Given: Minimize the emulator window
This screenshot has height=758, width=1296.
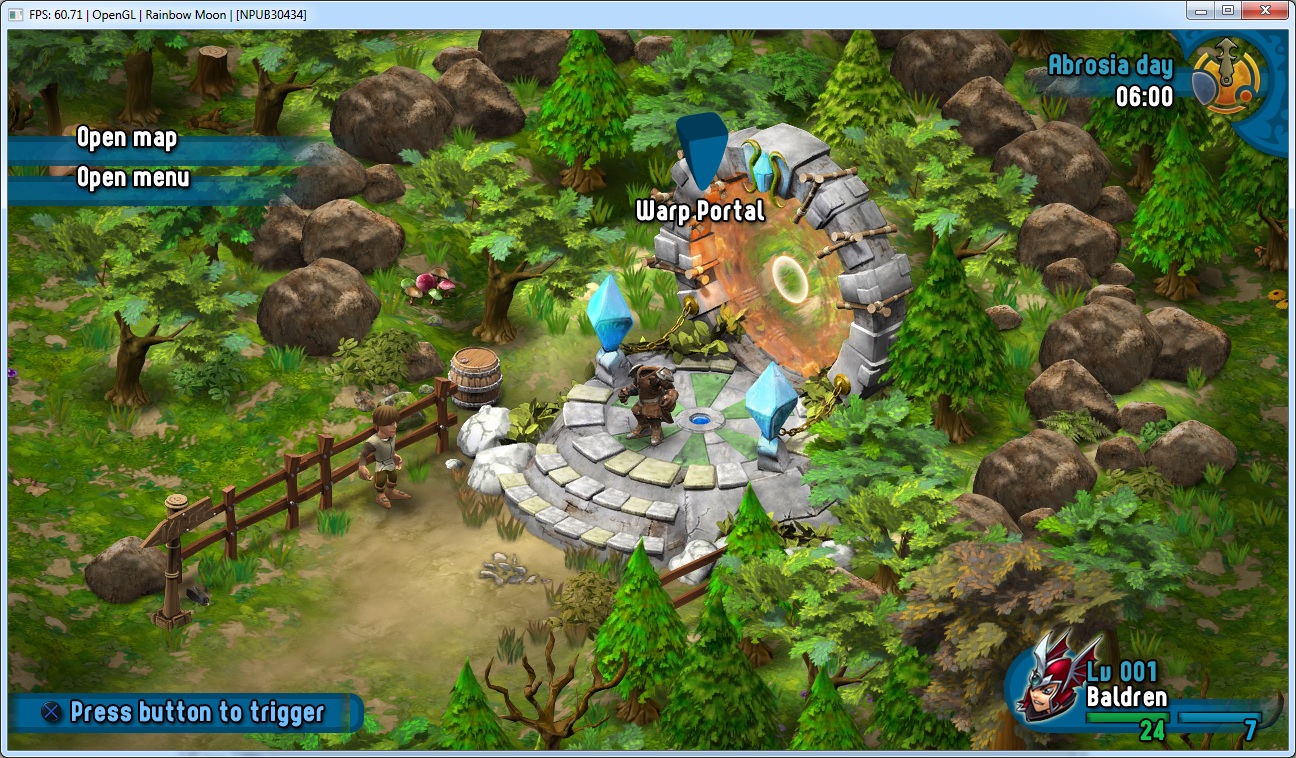Looking at the screenshot, I should [x=1201, y=10].
